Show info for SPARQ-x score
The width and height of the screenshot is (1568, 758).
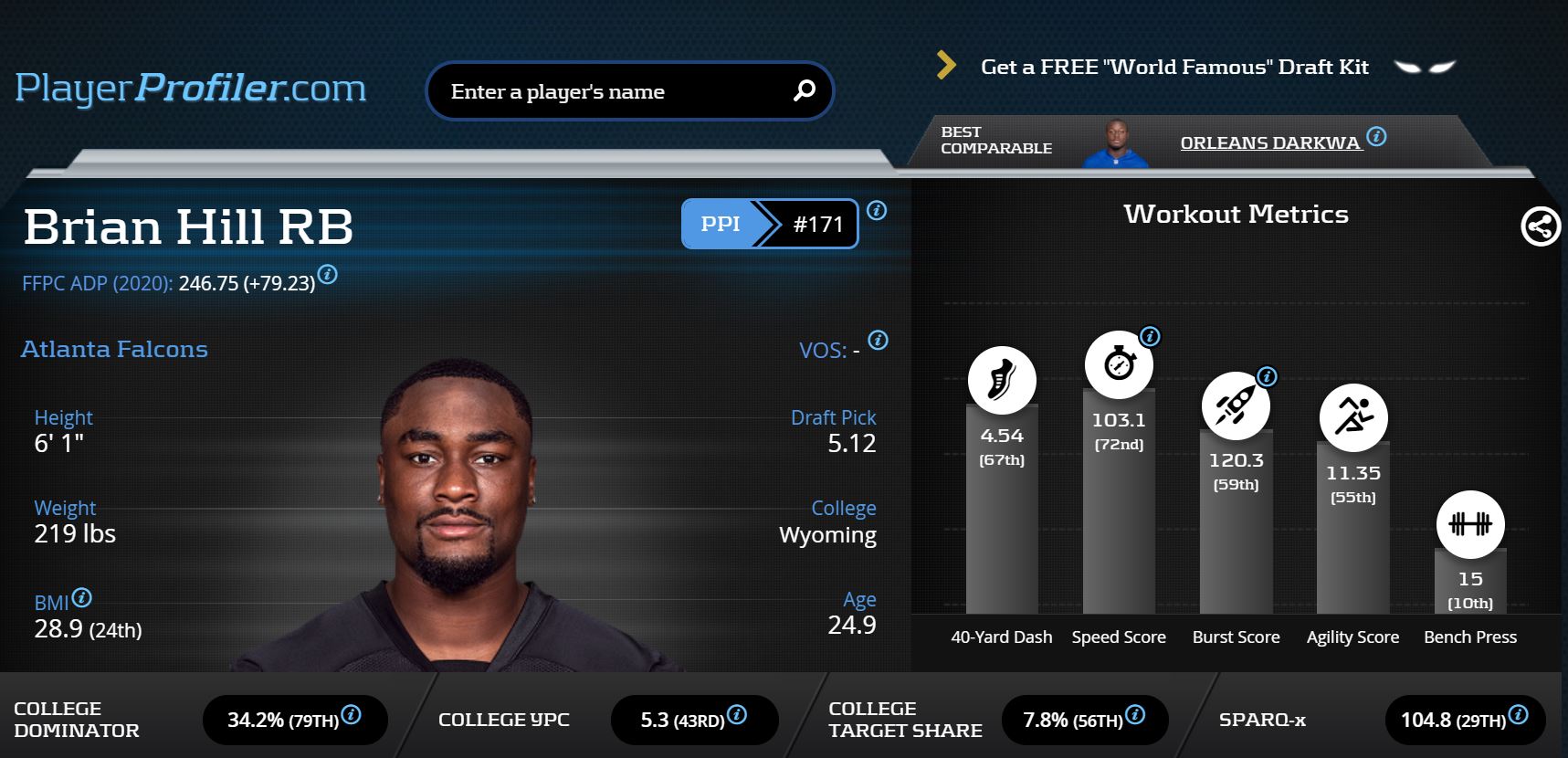(1518, 714)
